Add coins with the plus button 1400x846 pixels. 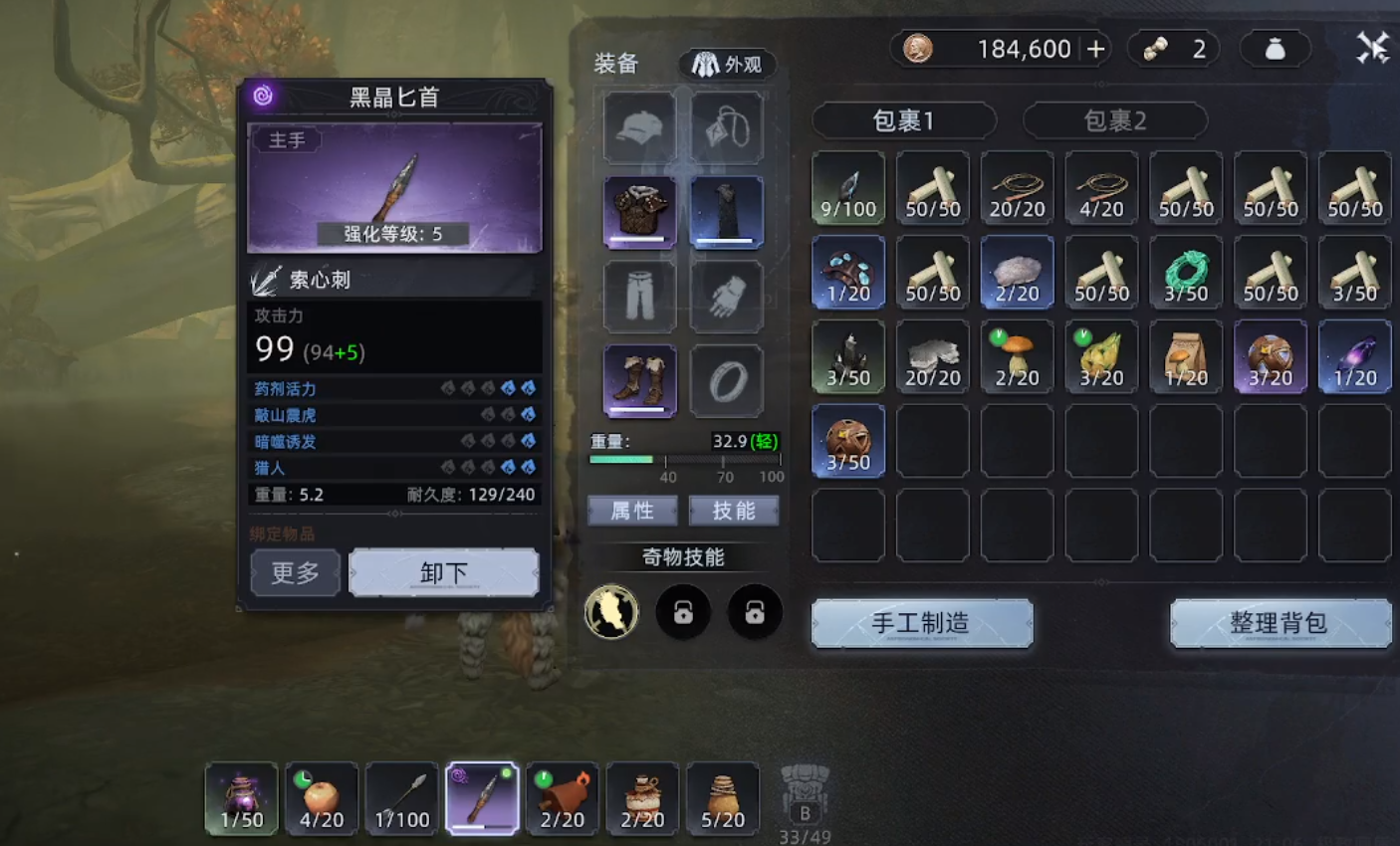[1096, 49]
